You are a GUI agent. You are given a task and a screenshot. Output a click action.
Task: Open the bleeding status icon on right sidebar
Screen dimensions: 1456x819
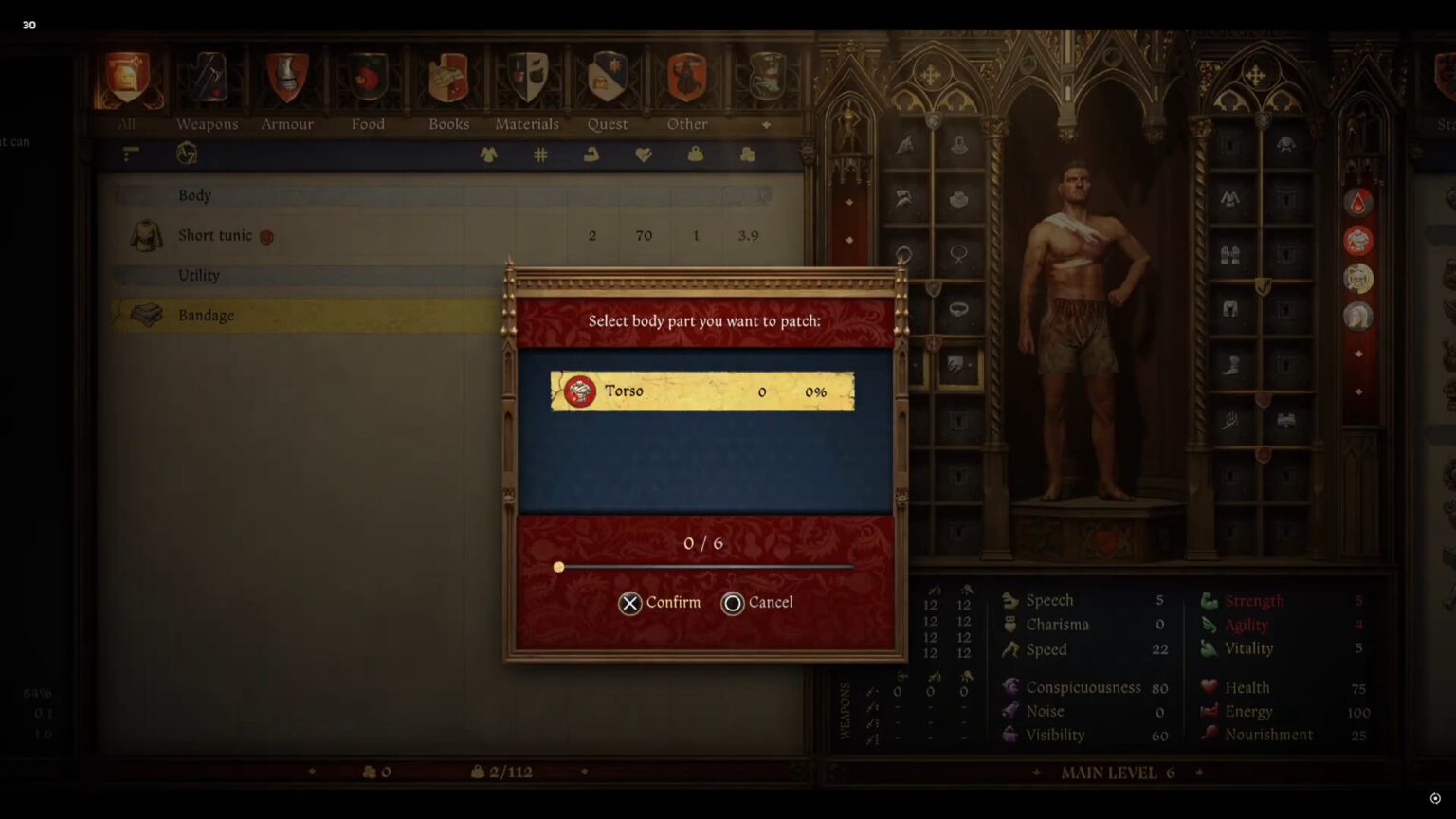click(x=1358, y=201)
